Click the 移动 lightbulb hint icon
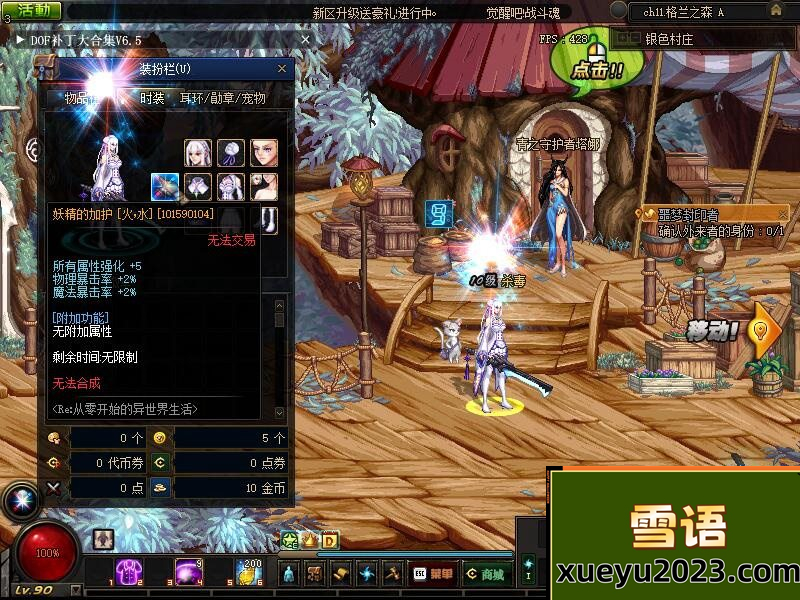Viewport: 800px width, 600px height. pyautogui.click(x=765, y=327)
